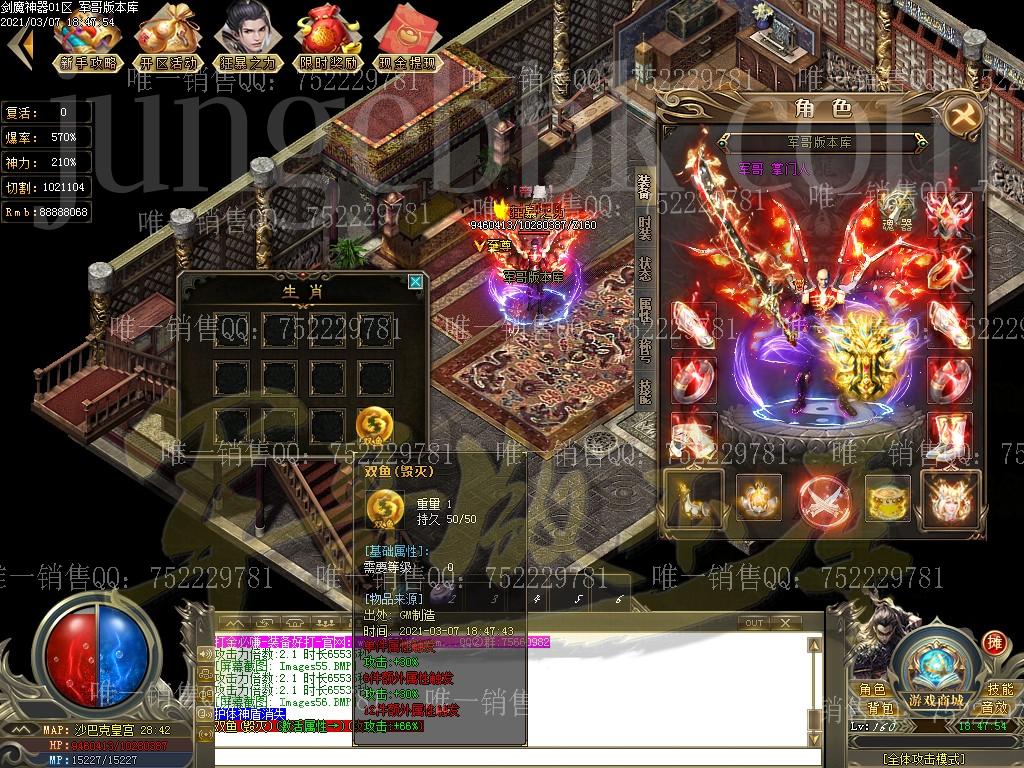Activate the 狂暴之力 berserk power icon
This screenshot has height=768, width=1024.
pos(247,40)
